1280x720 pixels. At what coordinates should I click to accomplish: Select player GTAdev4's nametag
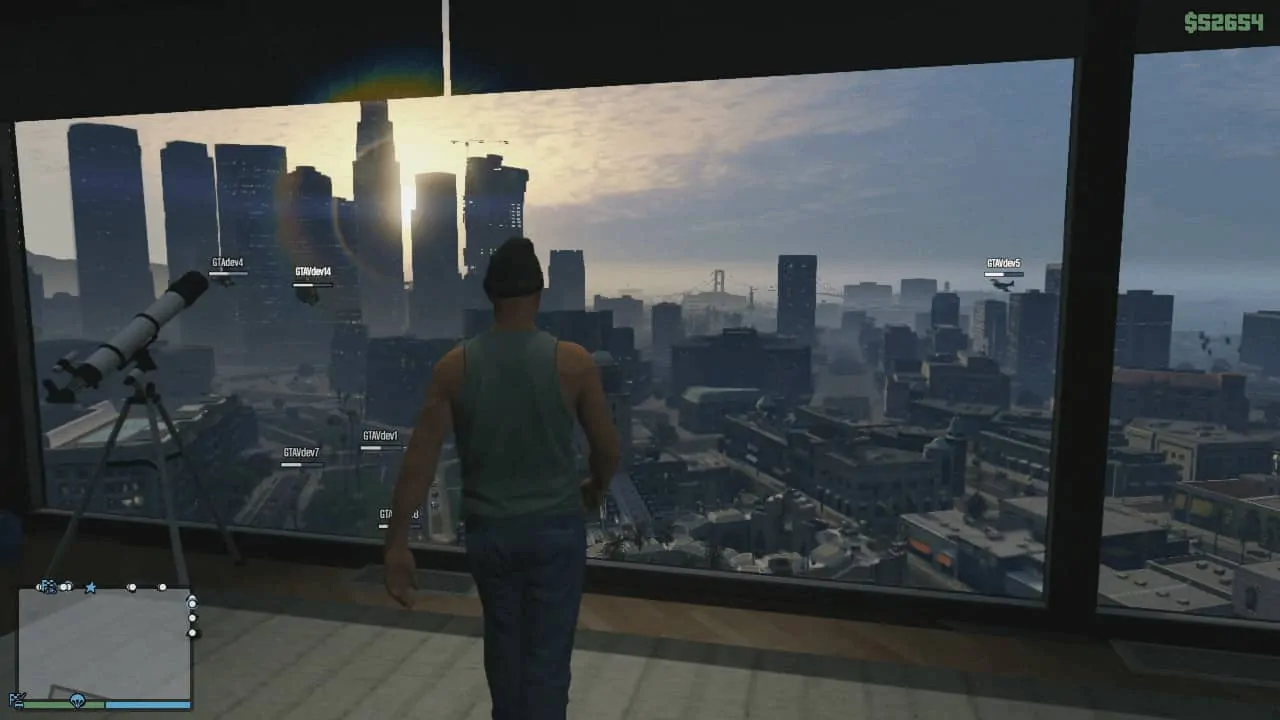point(227,260)
